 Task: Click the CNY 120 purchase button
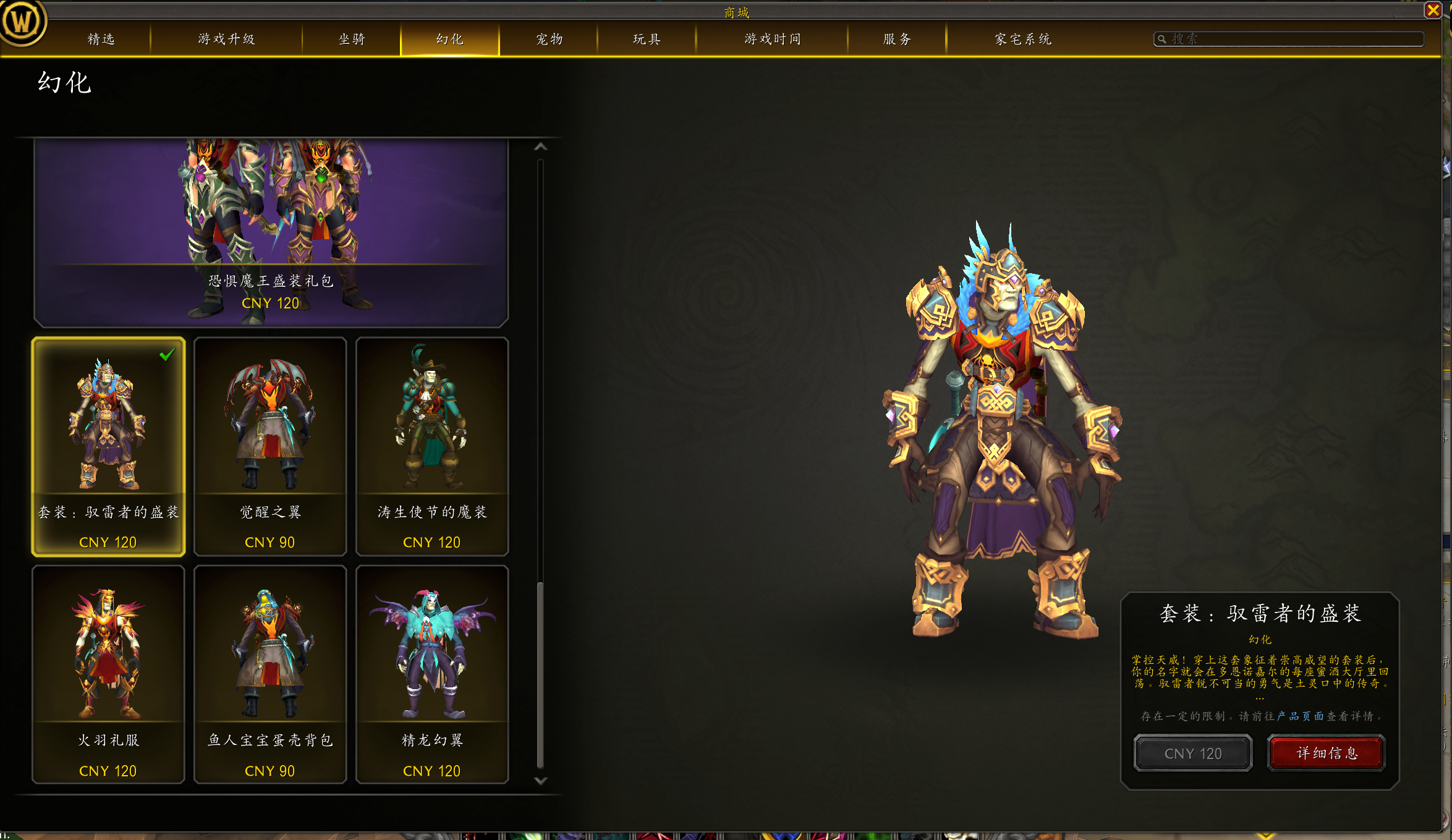(x=1193, y=753)
